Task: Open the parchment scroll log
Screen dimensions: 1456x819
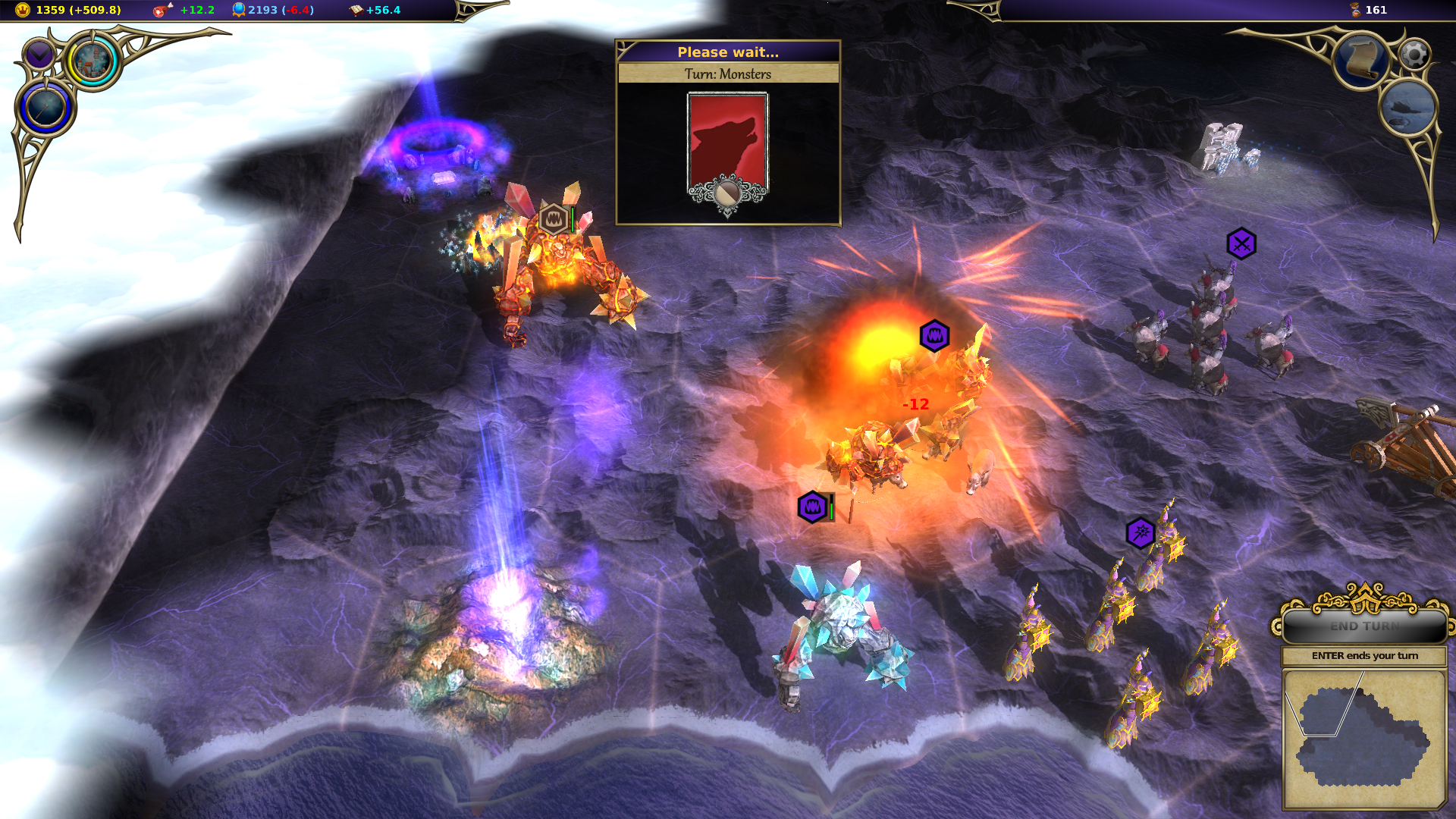Action: (1361, 60)
